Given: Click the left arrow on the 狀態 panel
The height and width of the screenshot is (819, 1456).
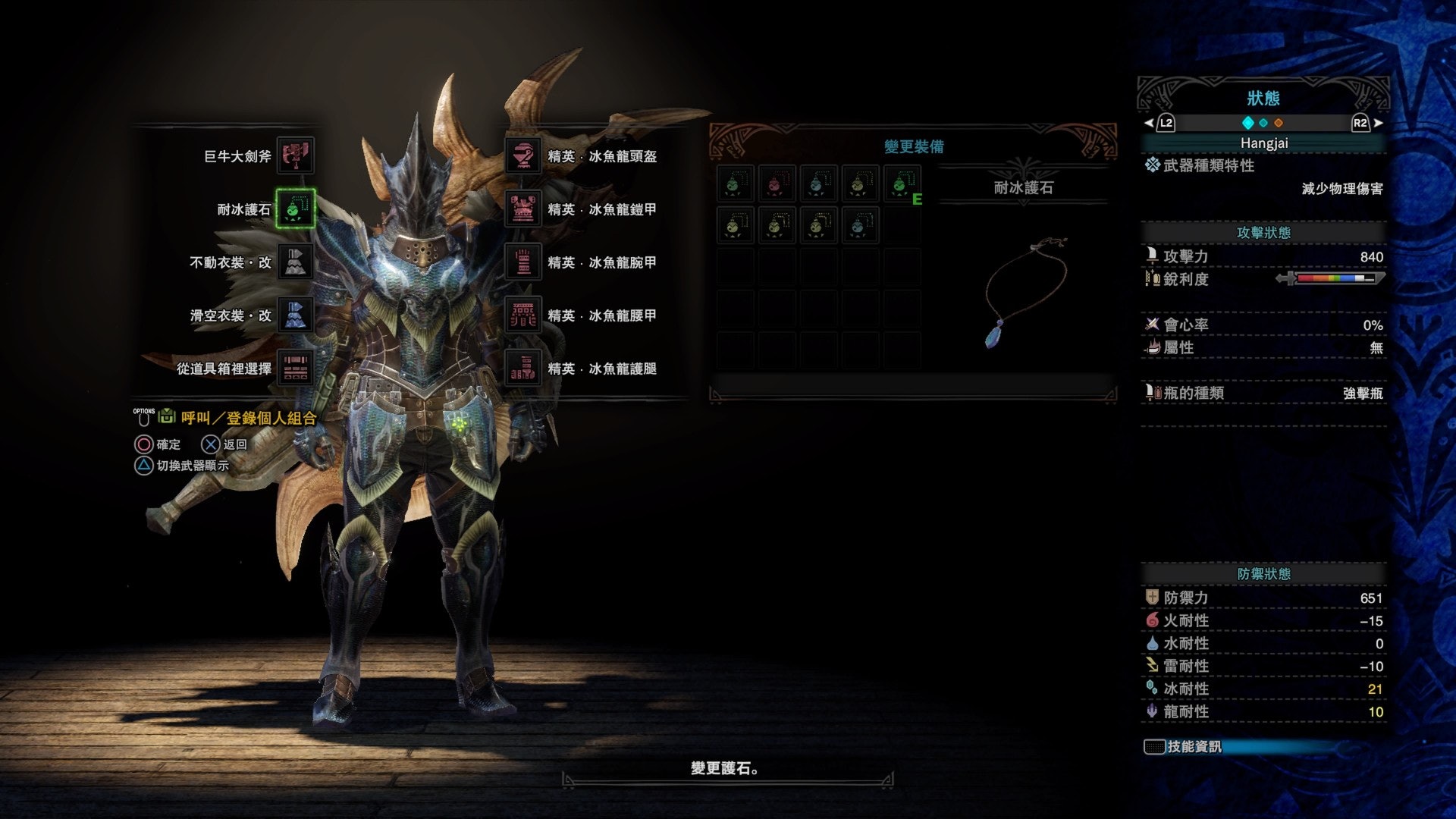Looking at the screenshot, I should (x=1149, y=123).
